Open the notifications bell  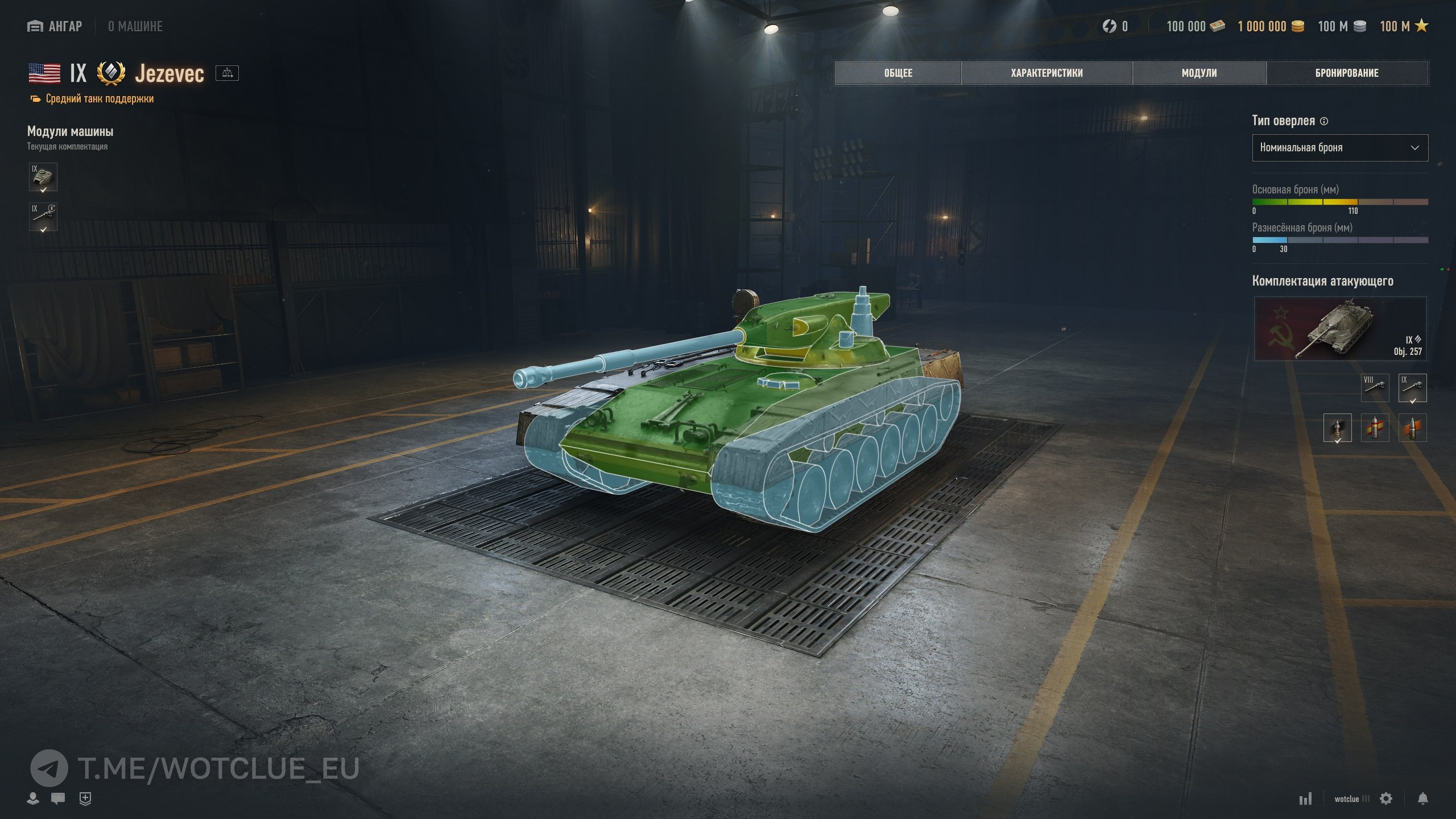1422,799
